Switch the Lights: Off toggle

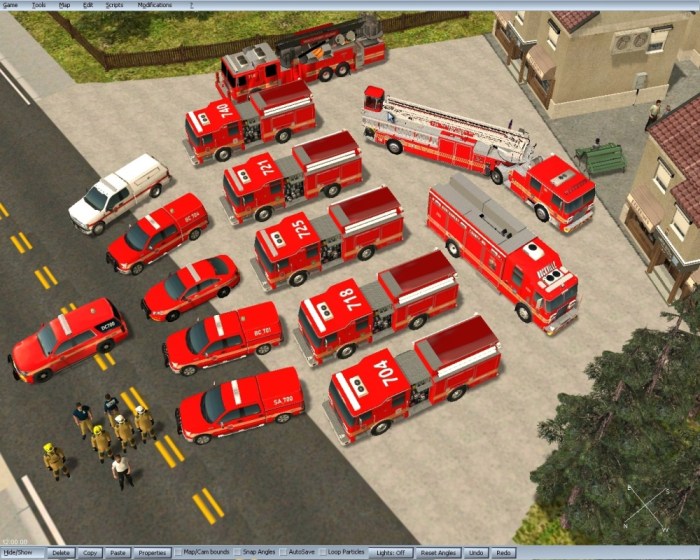point(389,553)
